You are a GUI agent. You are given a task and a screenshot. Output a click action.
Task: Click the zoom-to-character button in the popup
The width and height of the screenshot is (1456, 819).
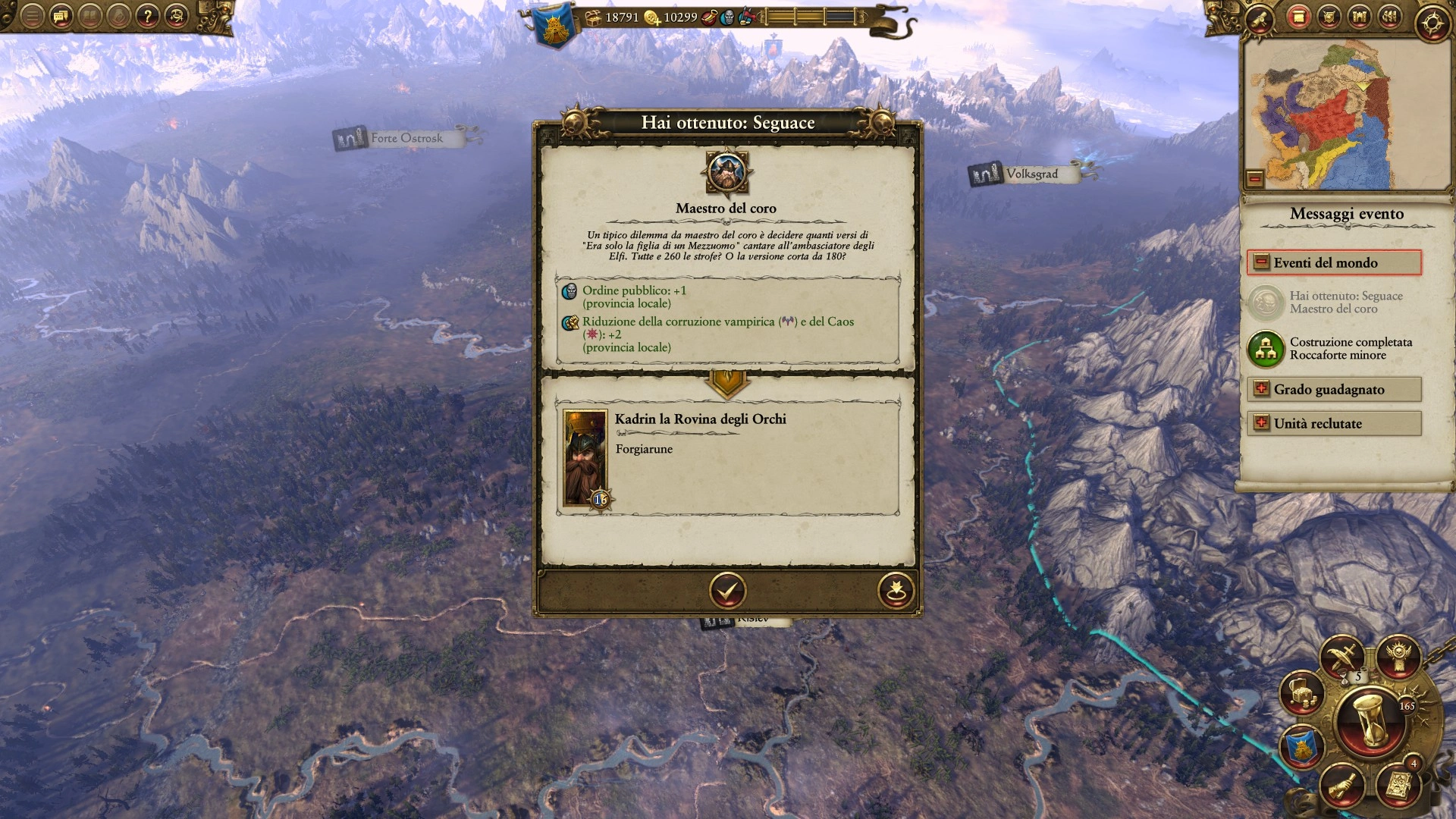[x=895, y=590]
